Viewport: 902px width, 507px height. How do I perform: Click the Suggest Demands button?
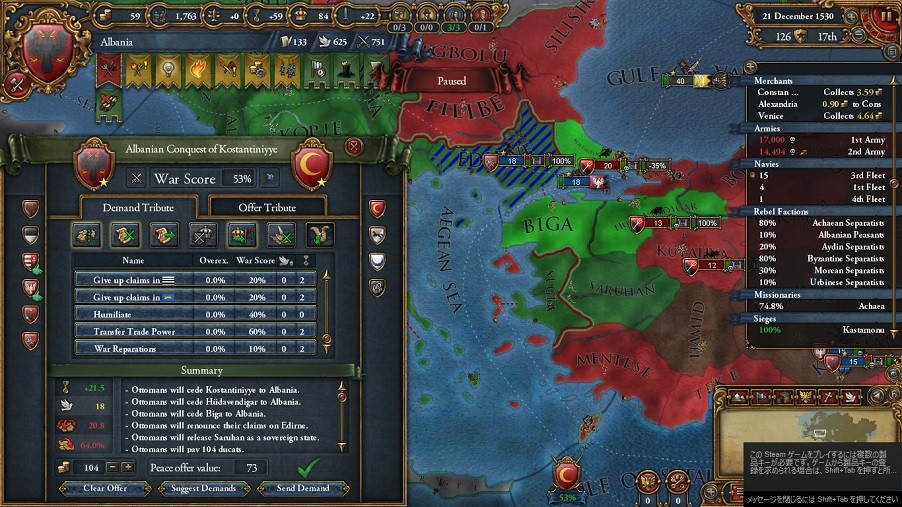pos(204,489)
